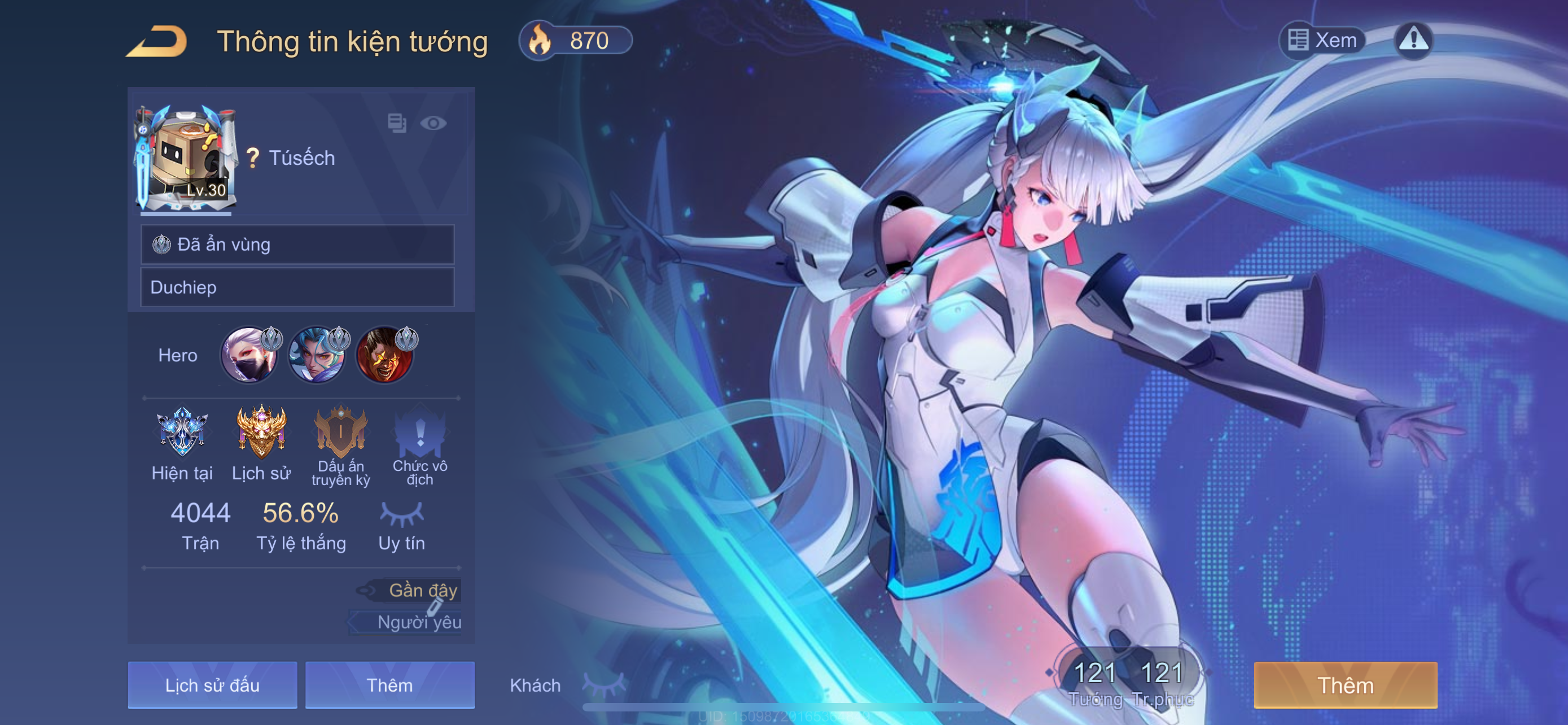Select the red demon-faced hero portrait
Viewport: 1568px width, 725px height.
pyautogui.click(x=385, y=356)
